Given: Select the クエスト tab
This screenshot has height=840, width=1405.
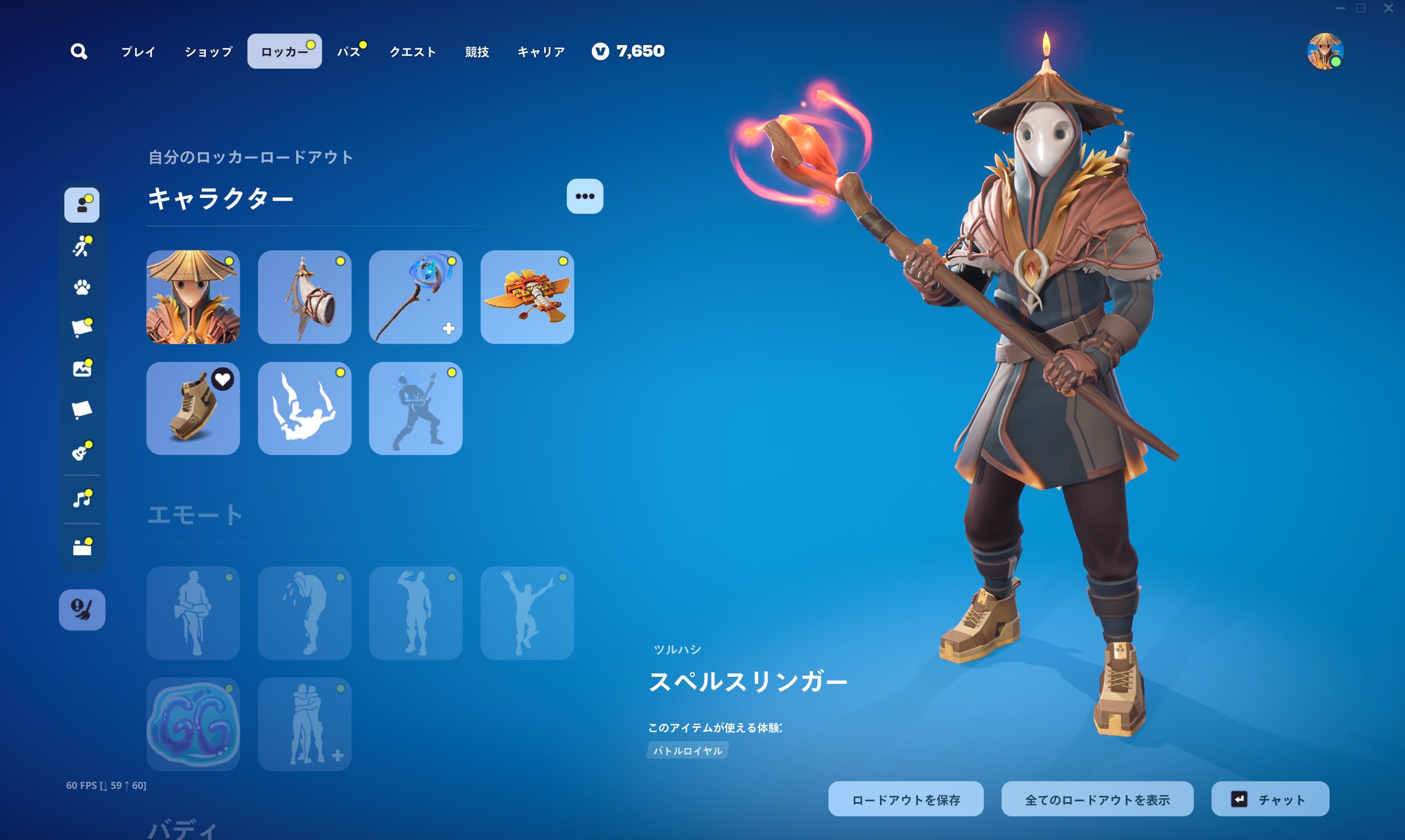Looking at the screenshot, I should [x=412, y=52].
